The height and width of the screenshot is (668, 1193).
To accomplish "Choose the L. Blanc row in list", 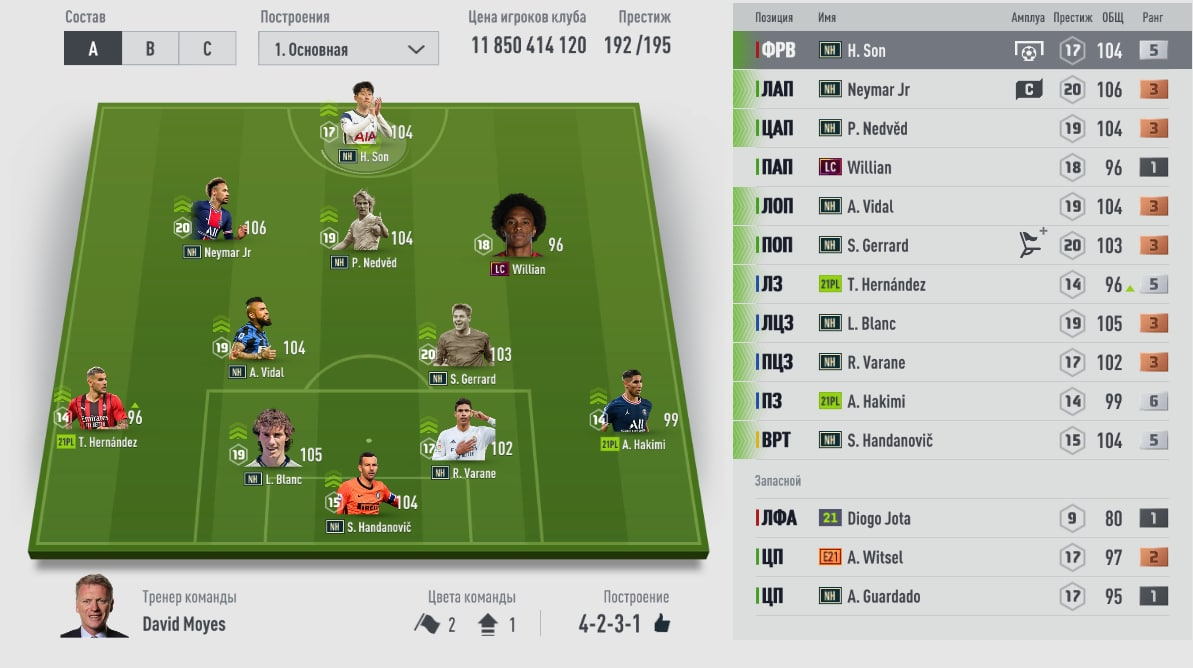I will (962, 323).
